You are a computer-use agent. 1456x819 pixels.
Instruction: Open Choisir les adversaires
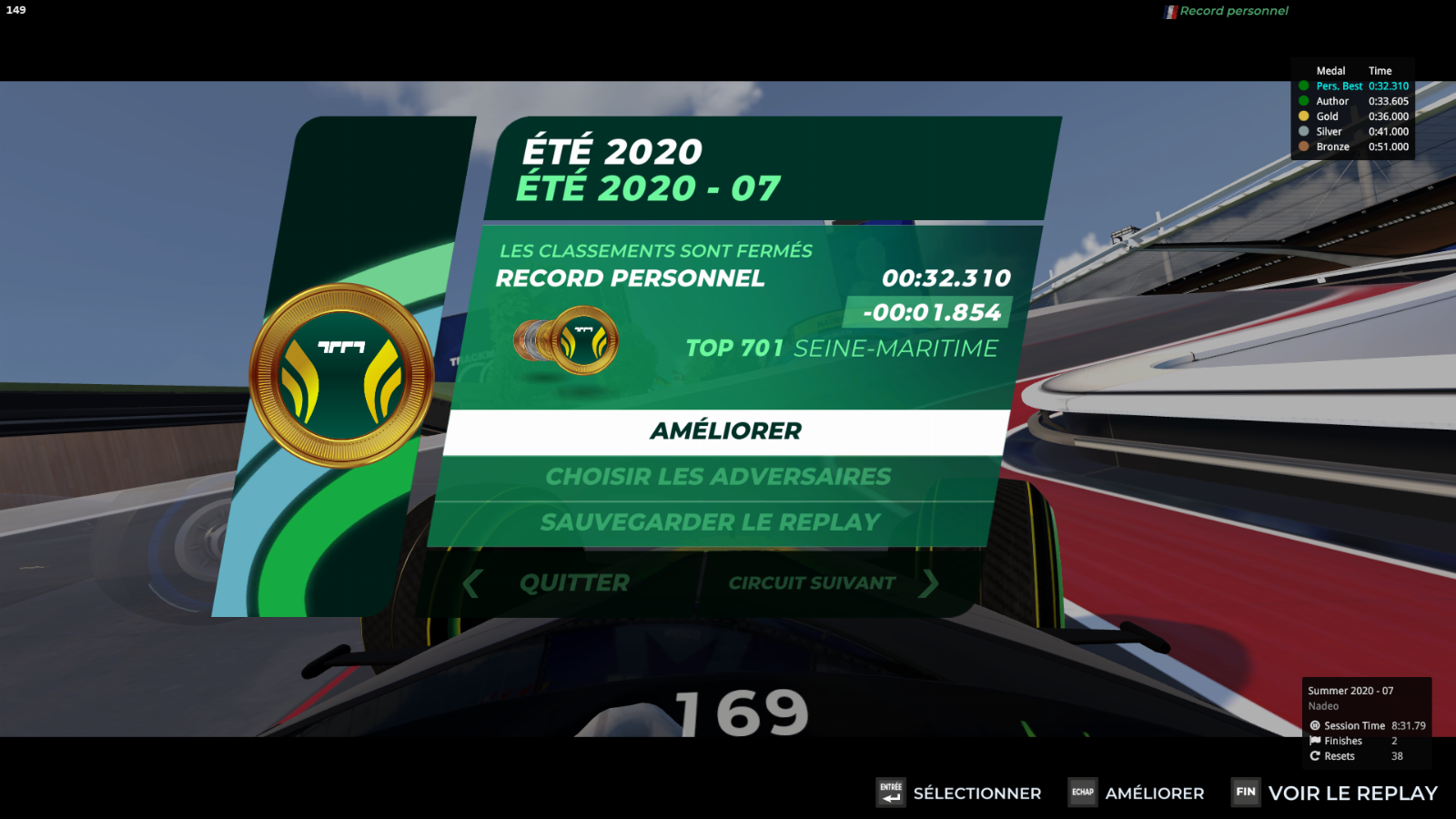[718, 477]
